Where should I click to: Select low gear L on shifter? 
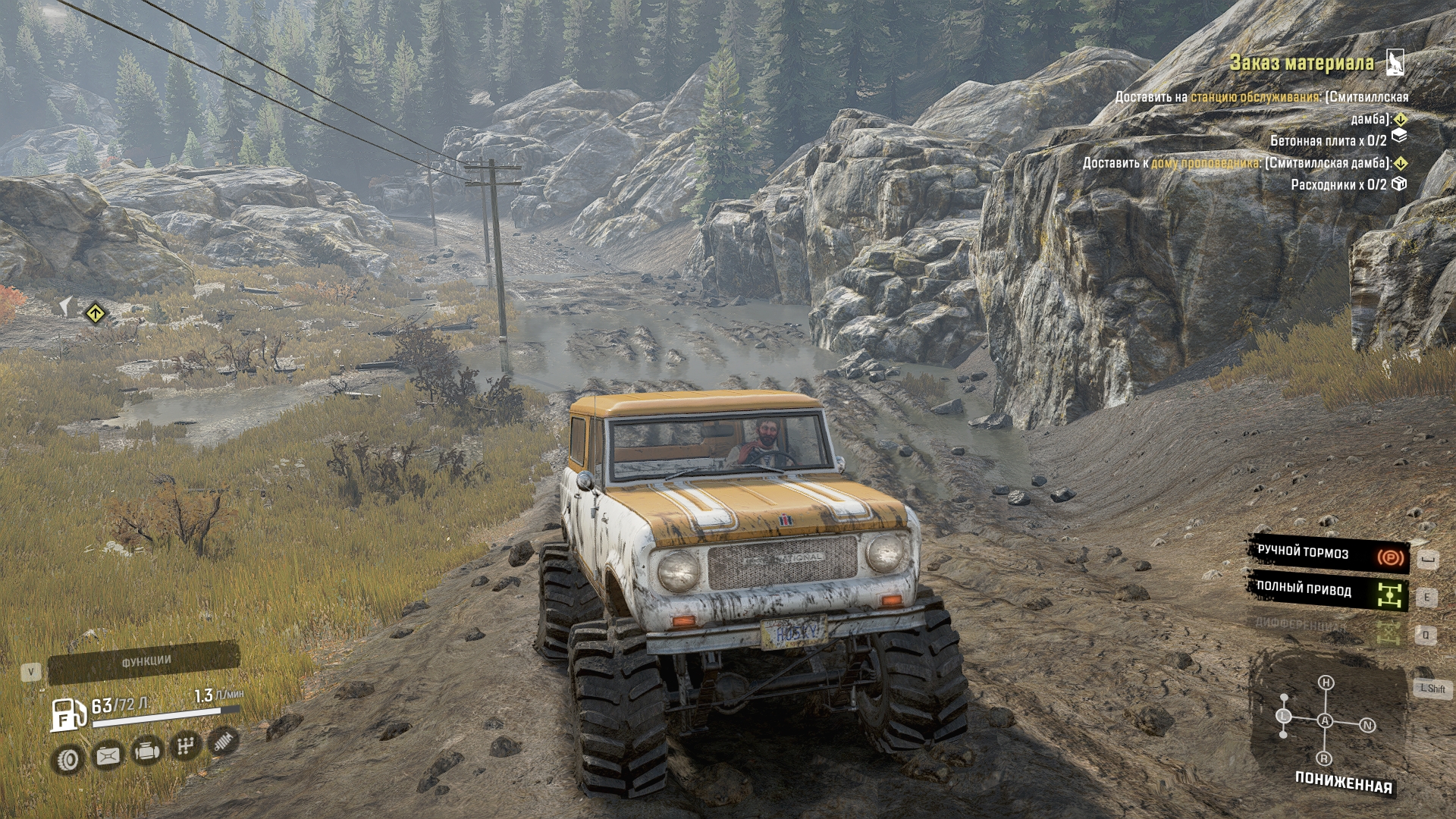1284,716
